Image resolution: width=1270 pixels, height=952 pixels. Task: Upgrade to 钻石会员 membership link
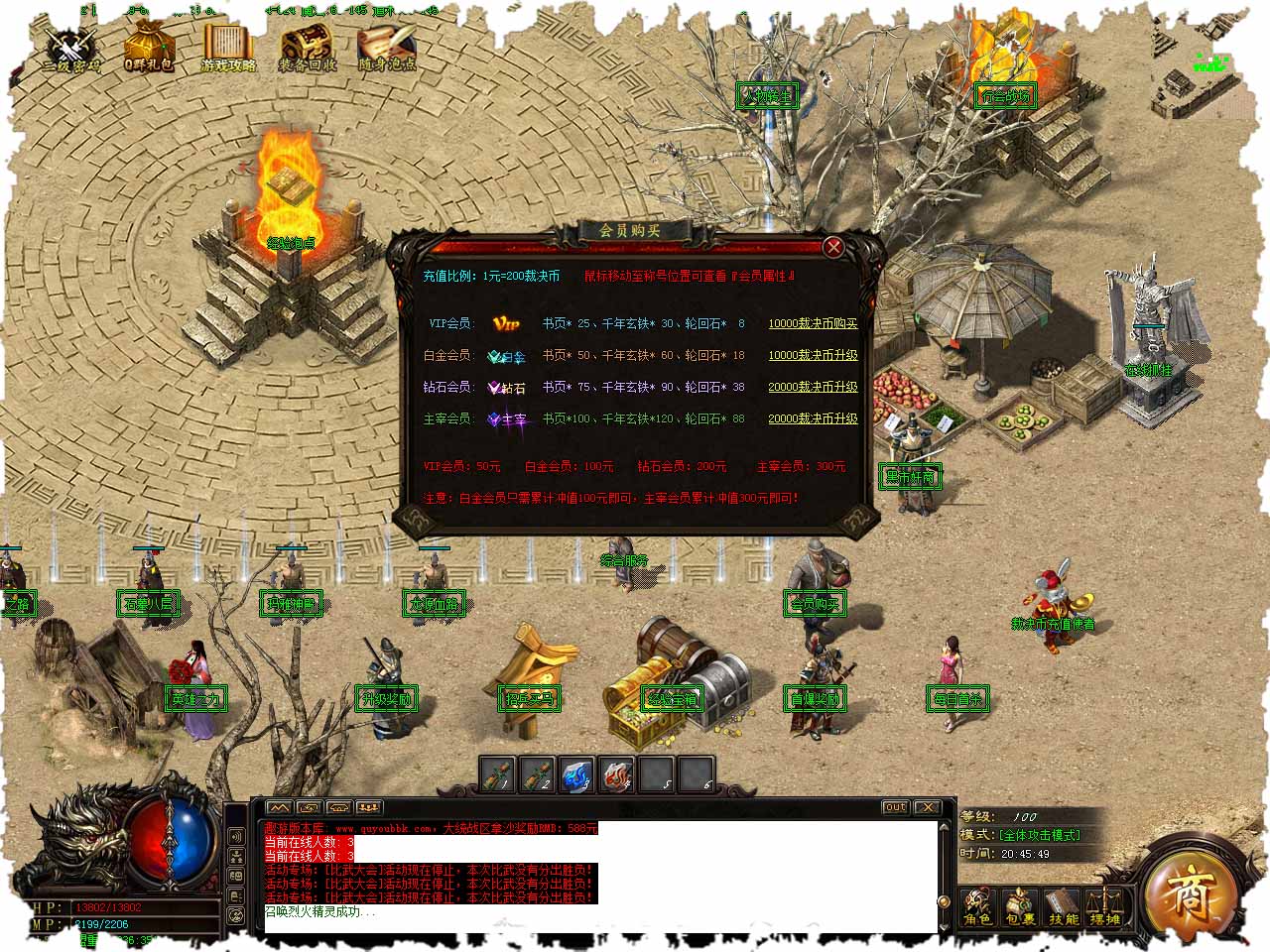pyautogui.click(x=813, y=387)
